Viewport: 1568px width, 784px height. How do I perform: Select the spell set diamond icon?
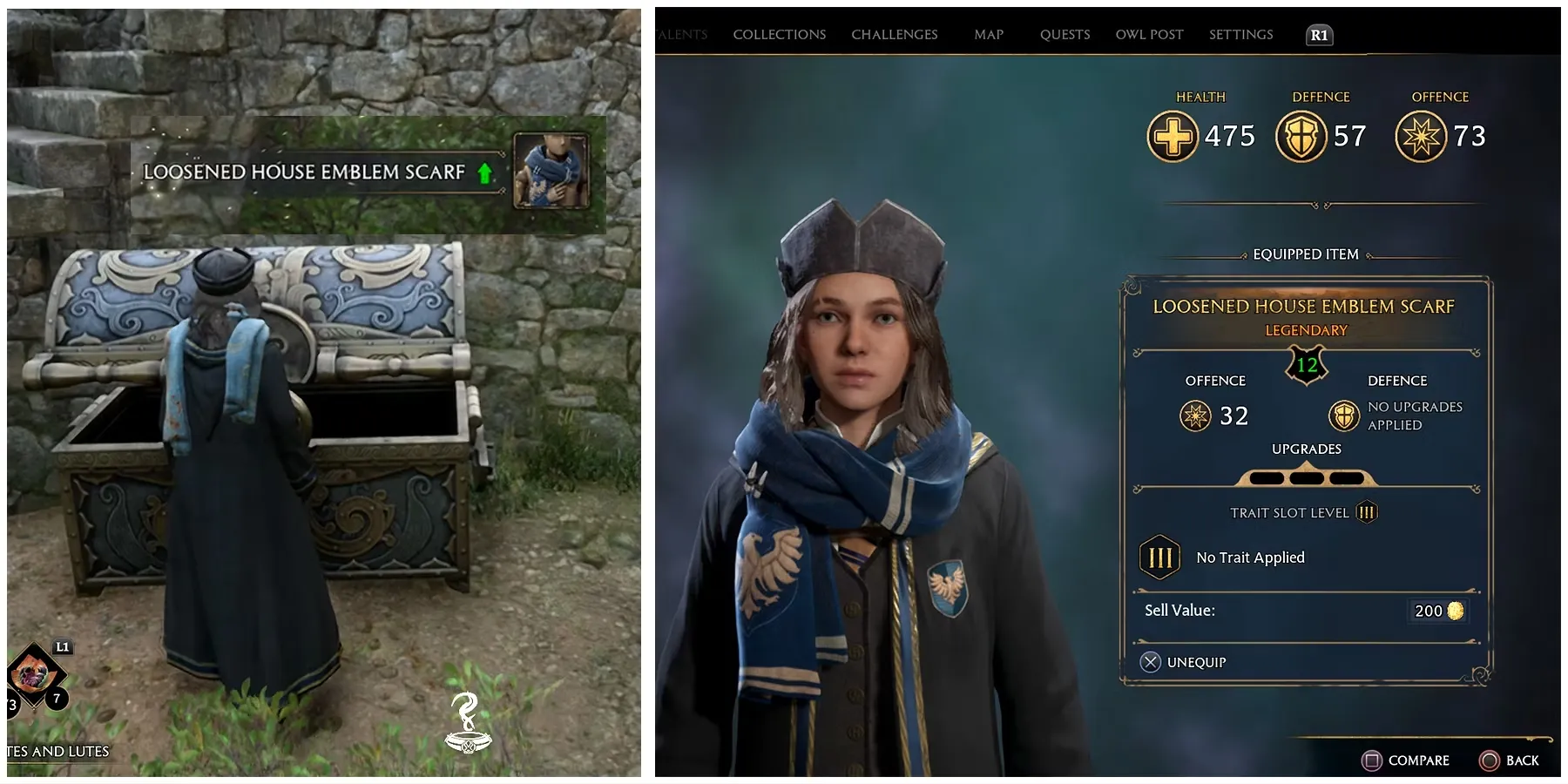[35, 675]
